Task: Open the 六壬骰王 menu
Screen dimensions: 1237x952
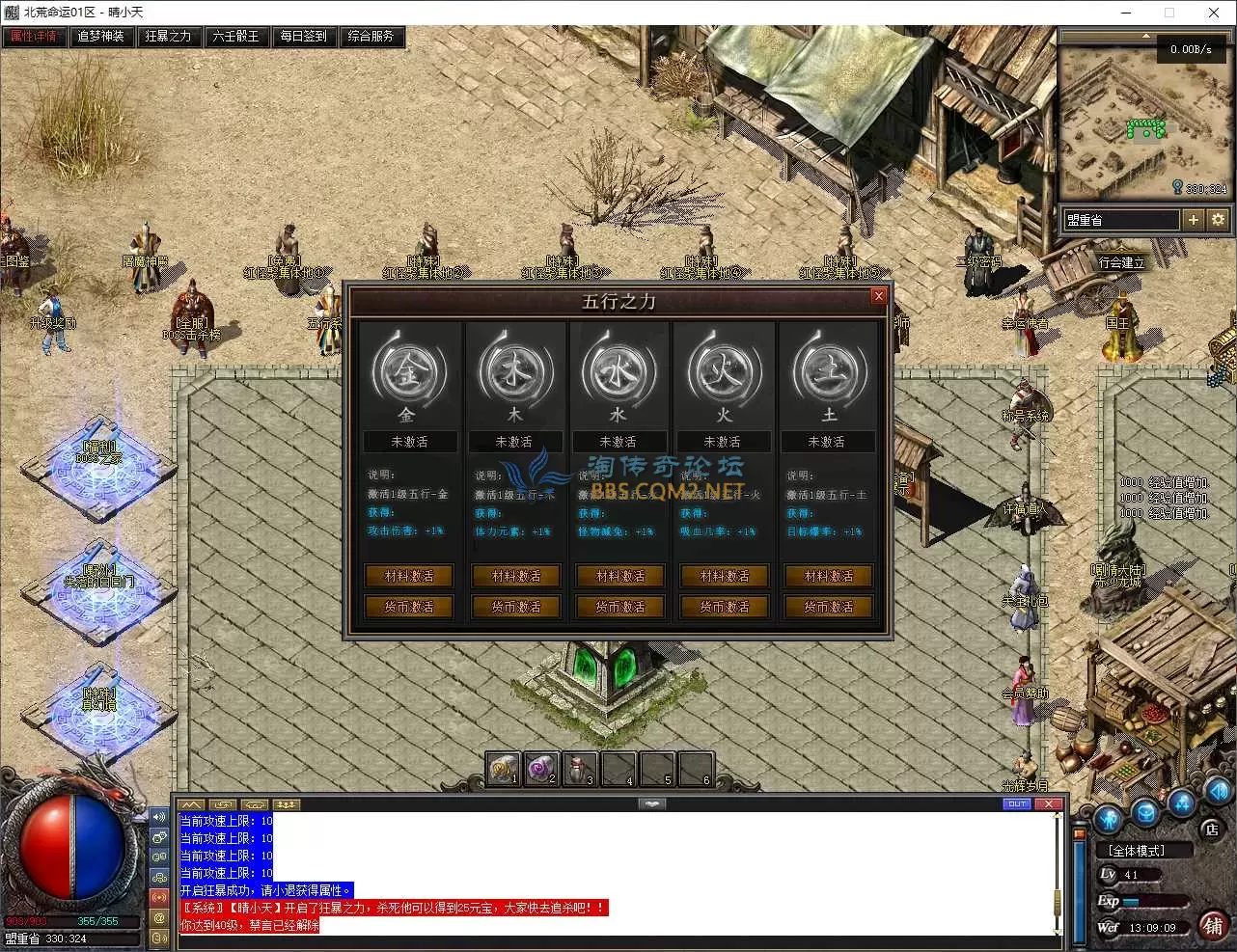Action: click(x=235, y=37)
